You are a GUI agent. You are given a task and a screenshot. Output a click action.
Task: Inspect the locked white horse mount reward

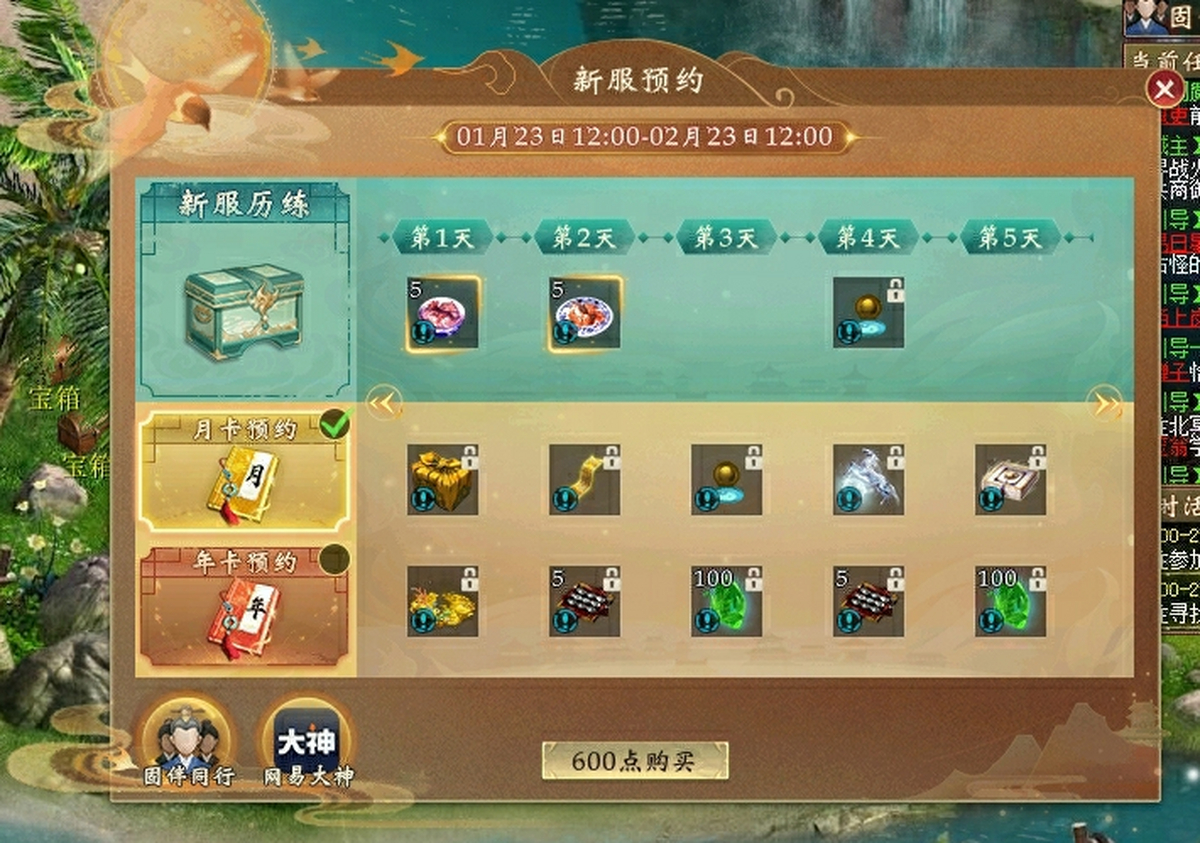[x=869, y=480]
